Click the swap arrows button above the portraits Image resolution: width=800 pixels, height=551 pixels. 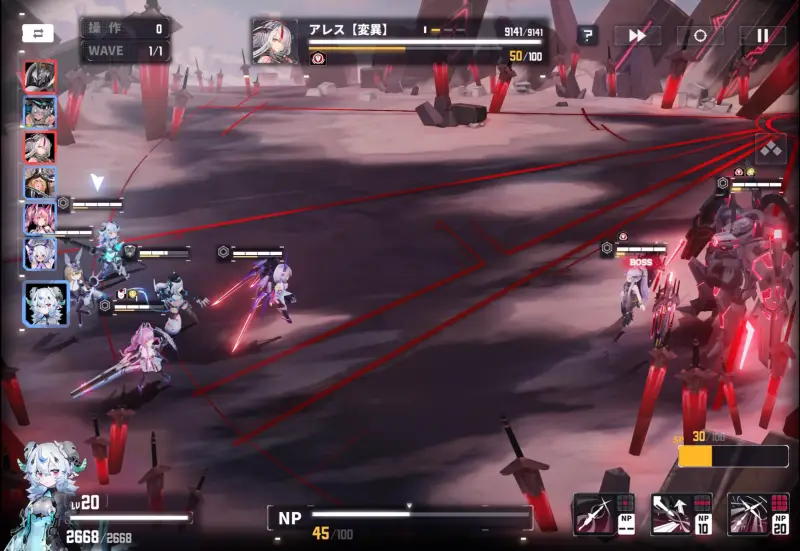[38, 33]
